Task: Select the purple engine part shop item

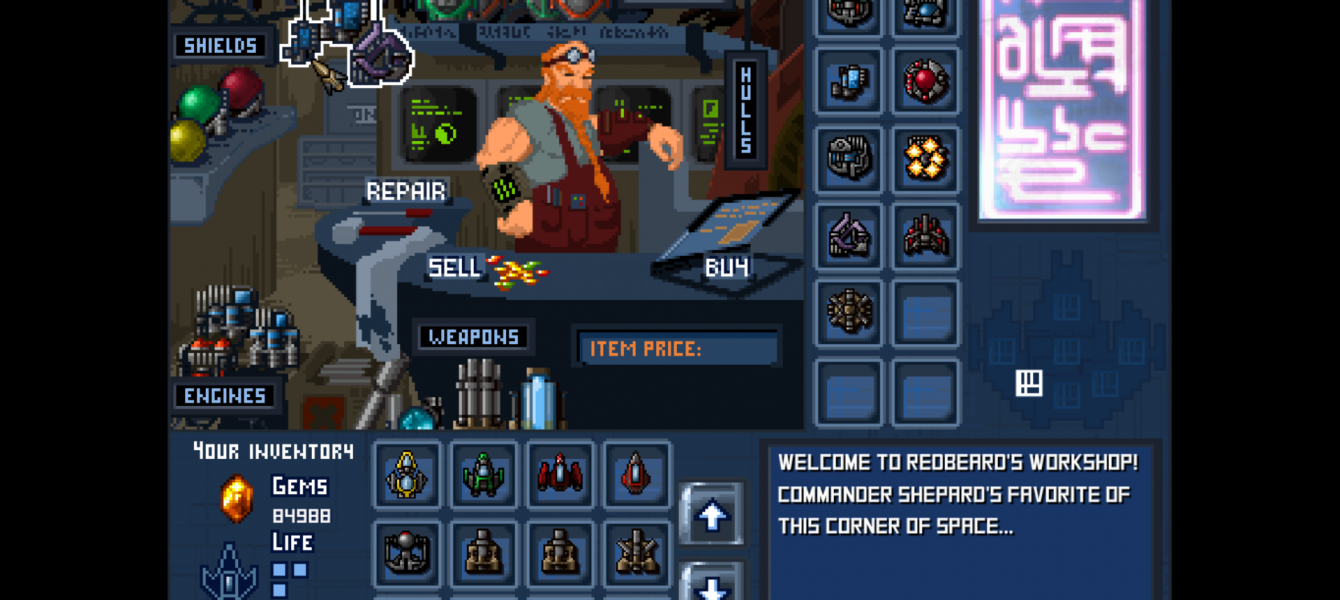Action: click(x=849, y=237)
